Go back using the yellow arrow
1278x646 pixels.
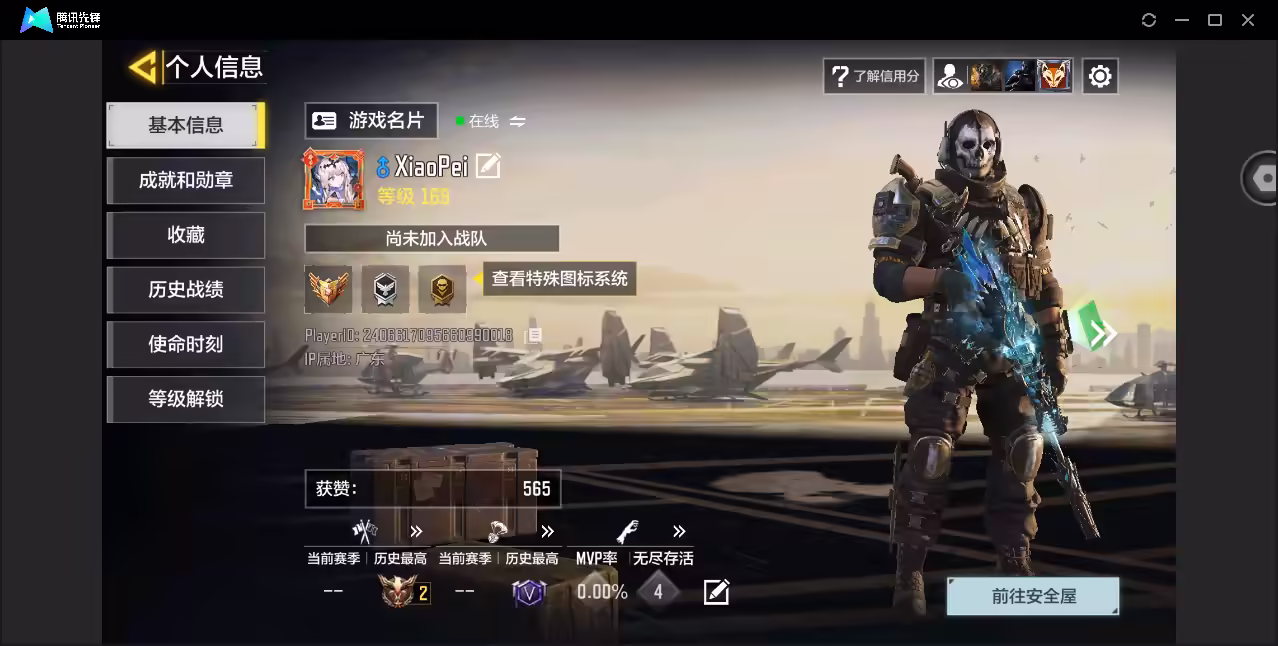144,67
